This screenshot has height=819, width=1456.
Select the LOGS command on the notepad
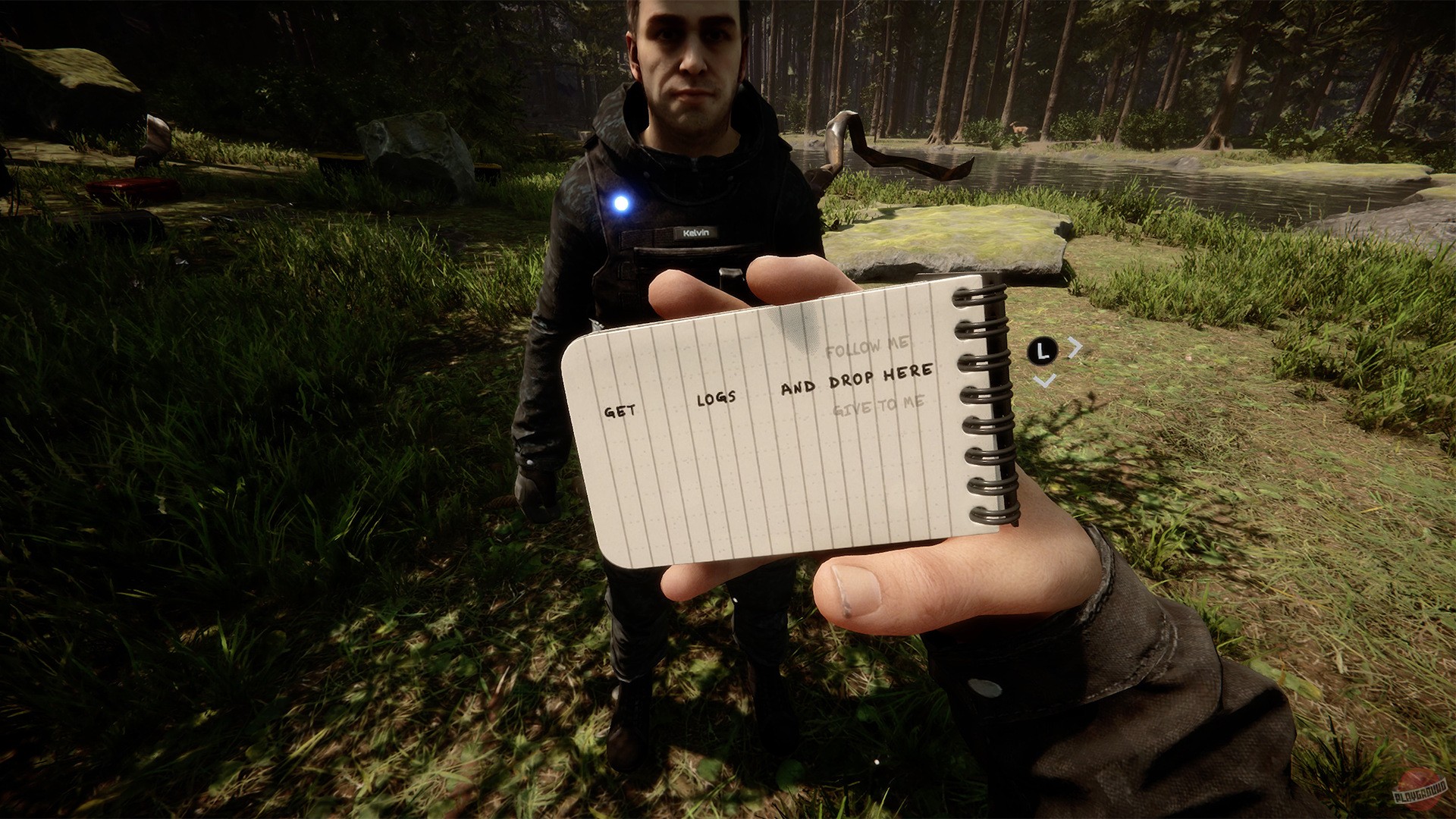click(x=716, y=399)
